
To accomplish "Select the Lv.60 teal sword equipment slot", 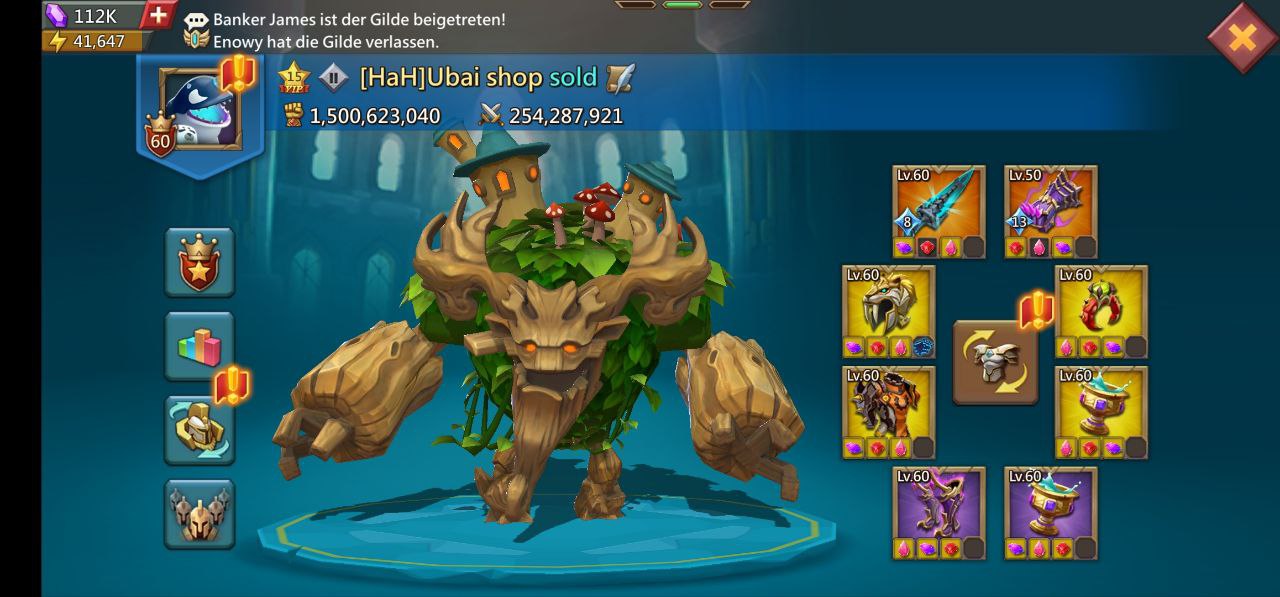I will 939,211.
